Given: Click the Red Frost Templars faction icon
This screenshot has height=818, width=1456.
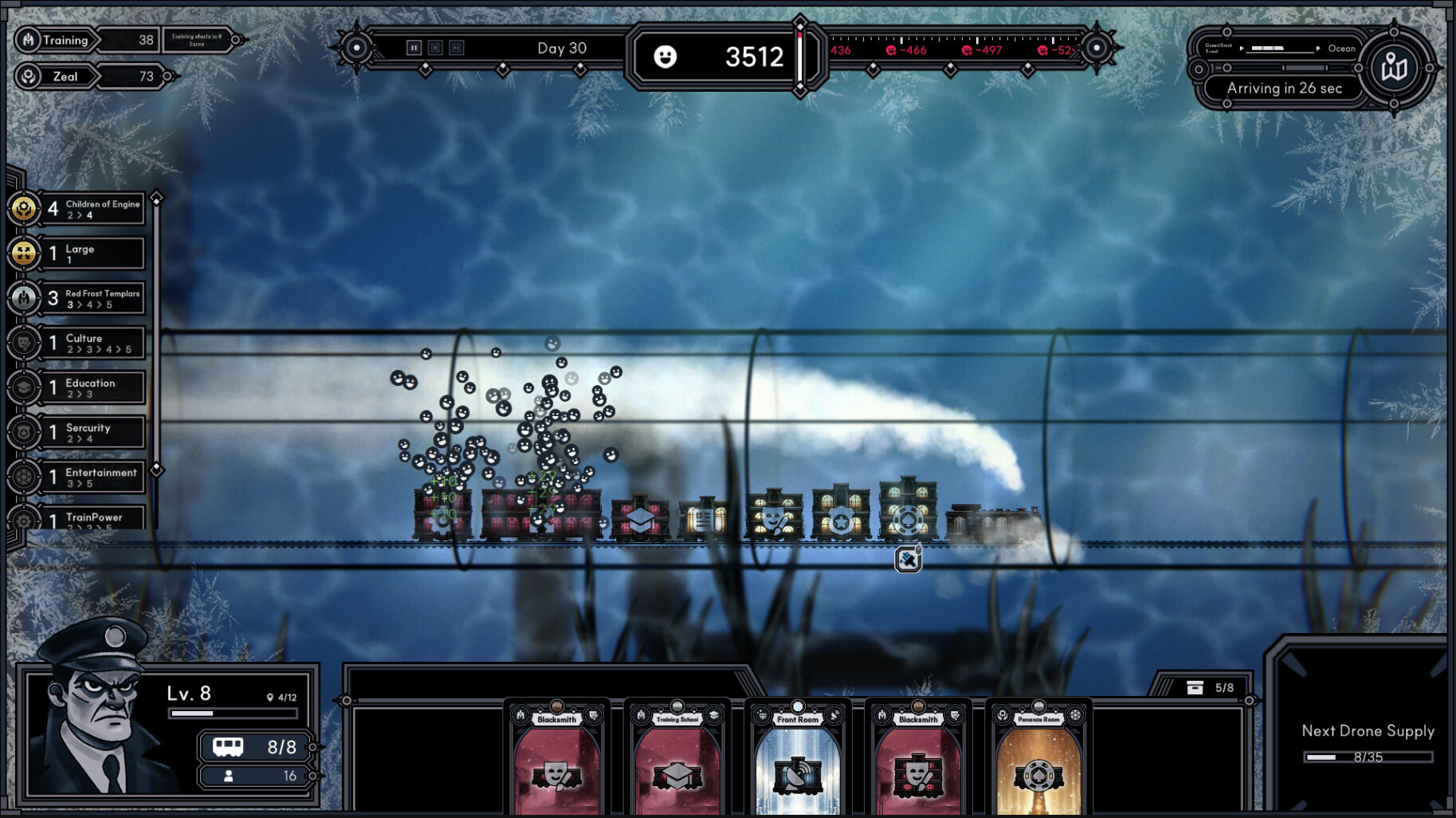Looking at the screenshot, I should pos(24,298).
